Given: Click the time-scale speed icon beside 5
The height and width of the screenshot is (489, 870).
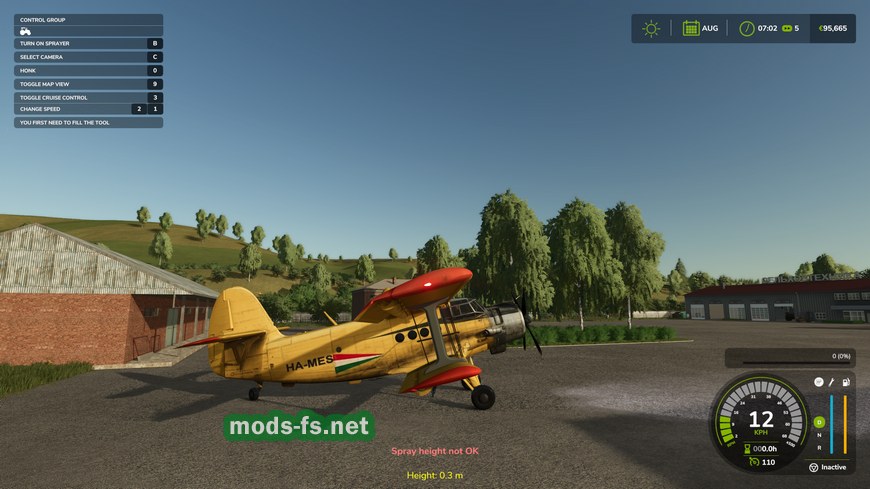Looking at the screenshot, I should [x=786, y=28].
